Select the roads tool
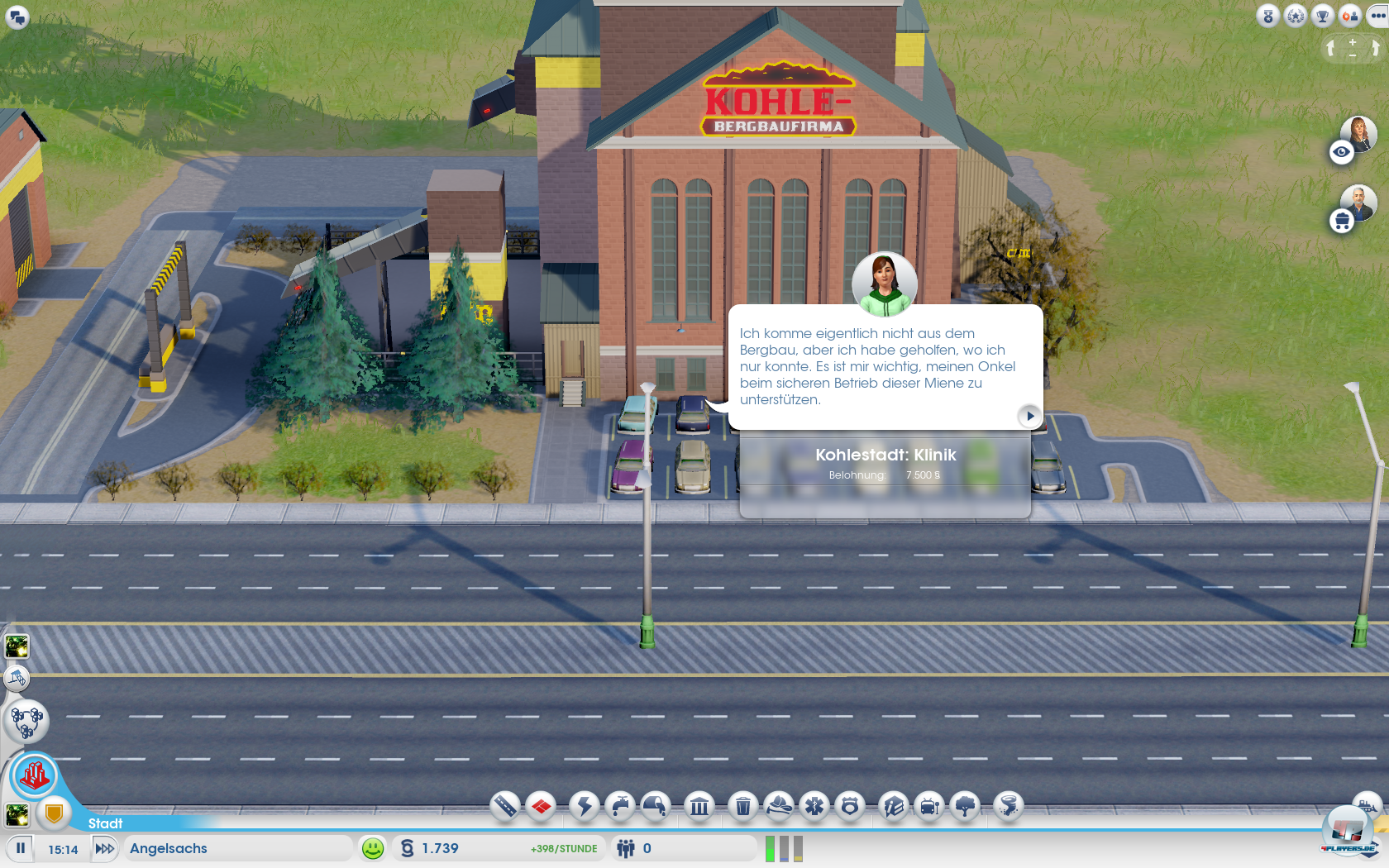This screenshot has height=868, width=1389. click(x=504, y=806)
